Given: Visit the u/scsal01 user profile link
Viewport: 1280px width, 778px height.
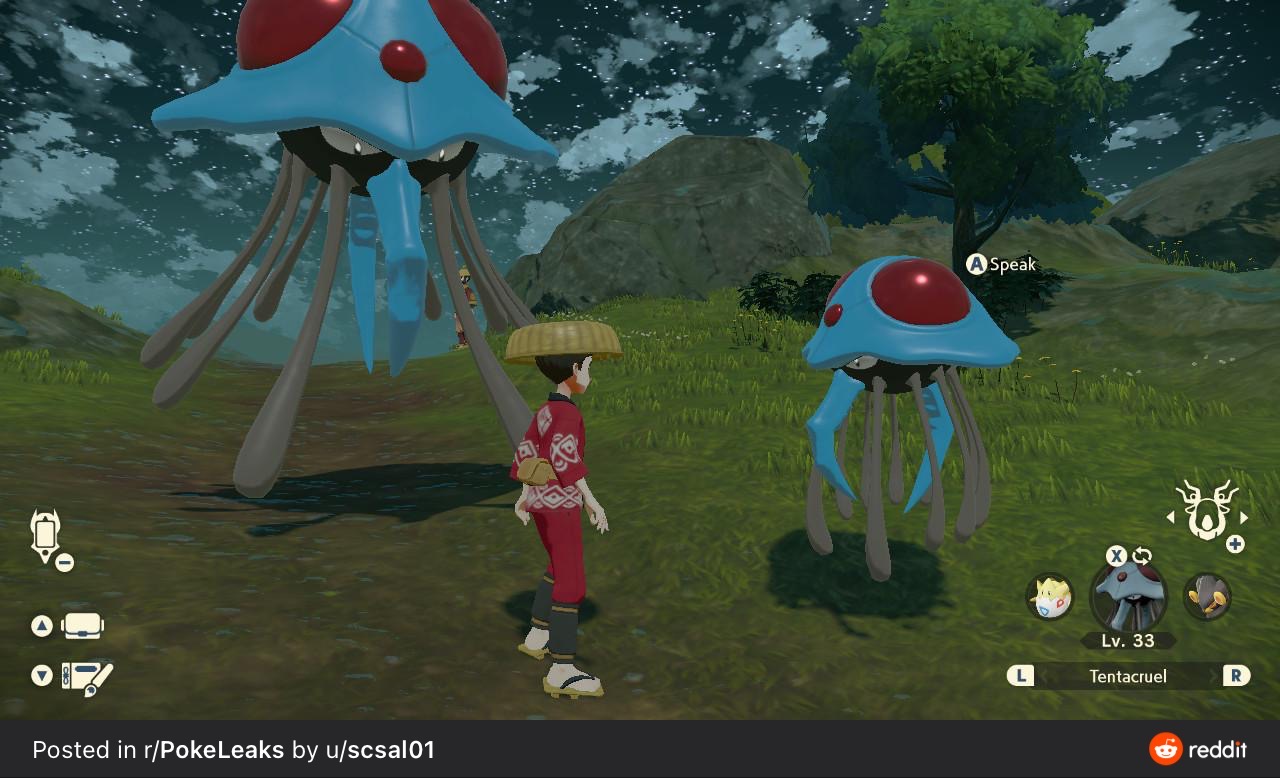Looking at the screenshot, I should click(x=379, y=750).
